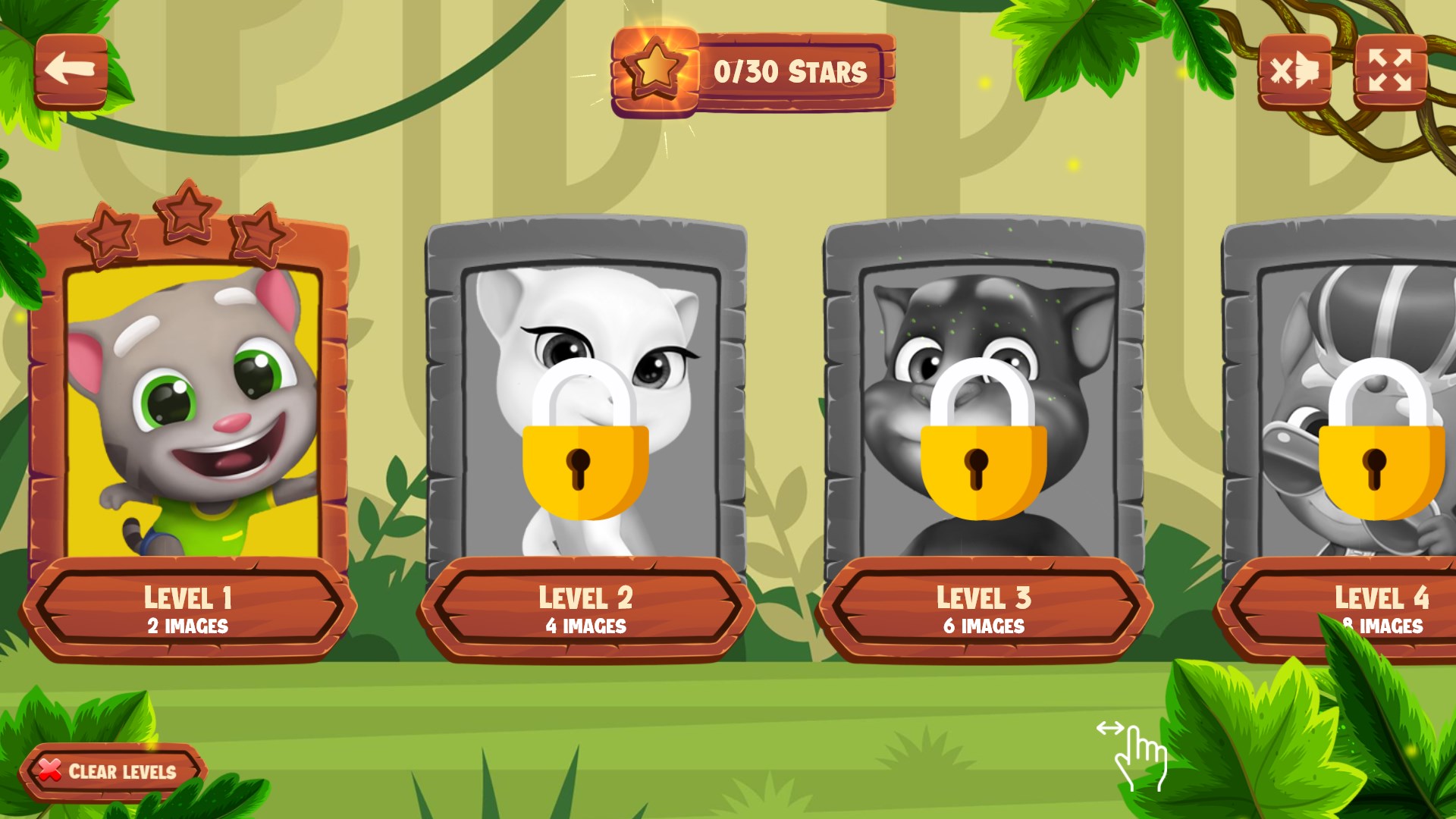Click the back arrow button

click(72, 72)
